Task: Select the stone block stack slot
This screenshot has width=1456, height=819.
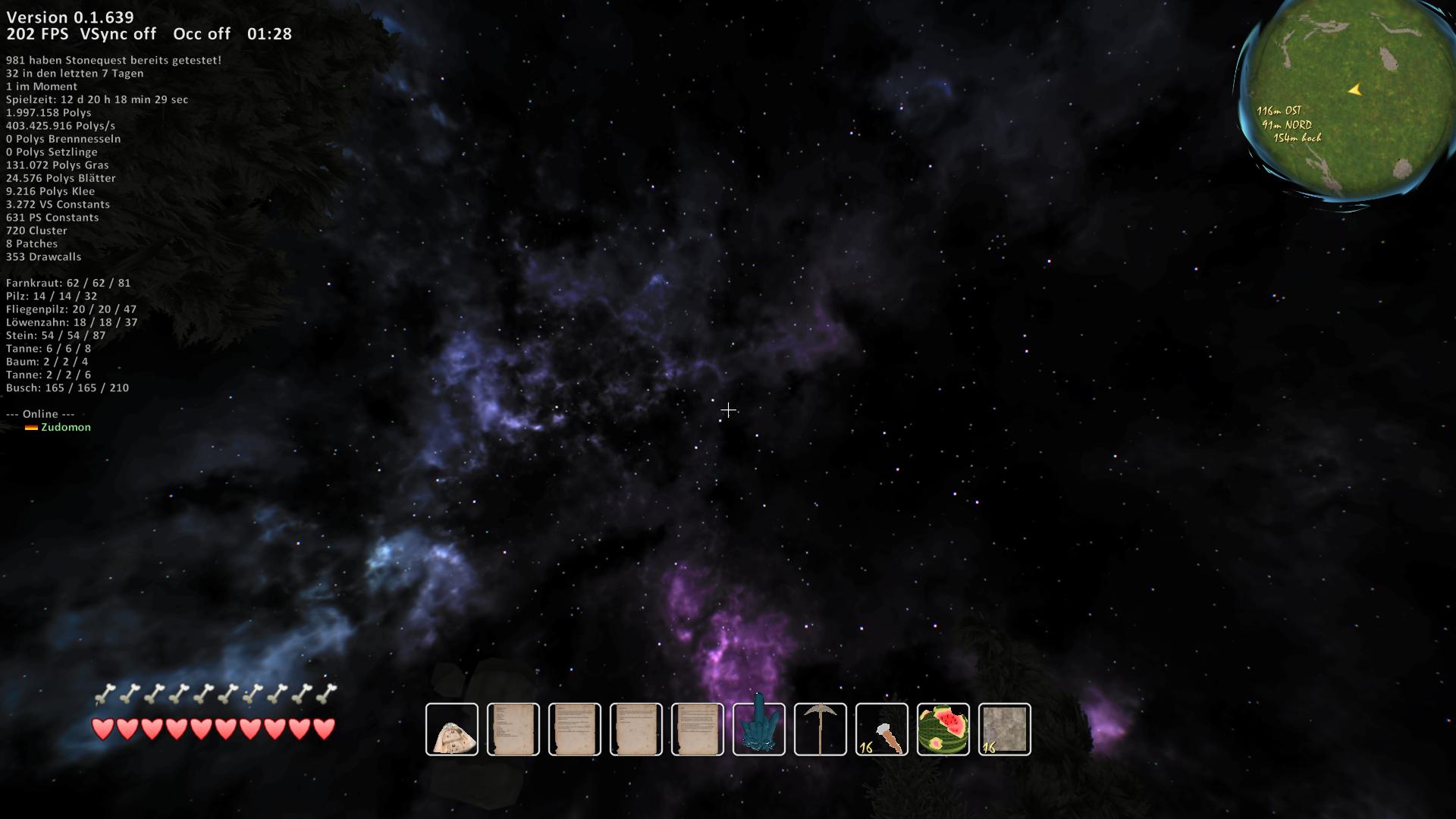Action: (1005, 730)
